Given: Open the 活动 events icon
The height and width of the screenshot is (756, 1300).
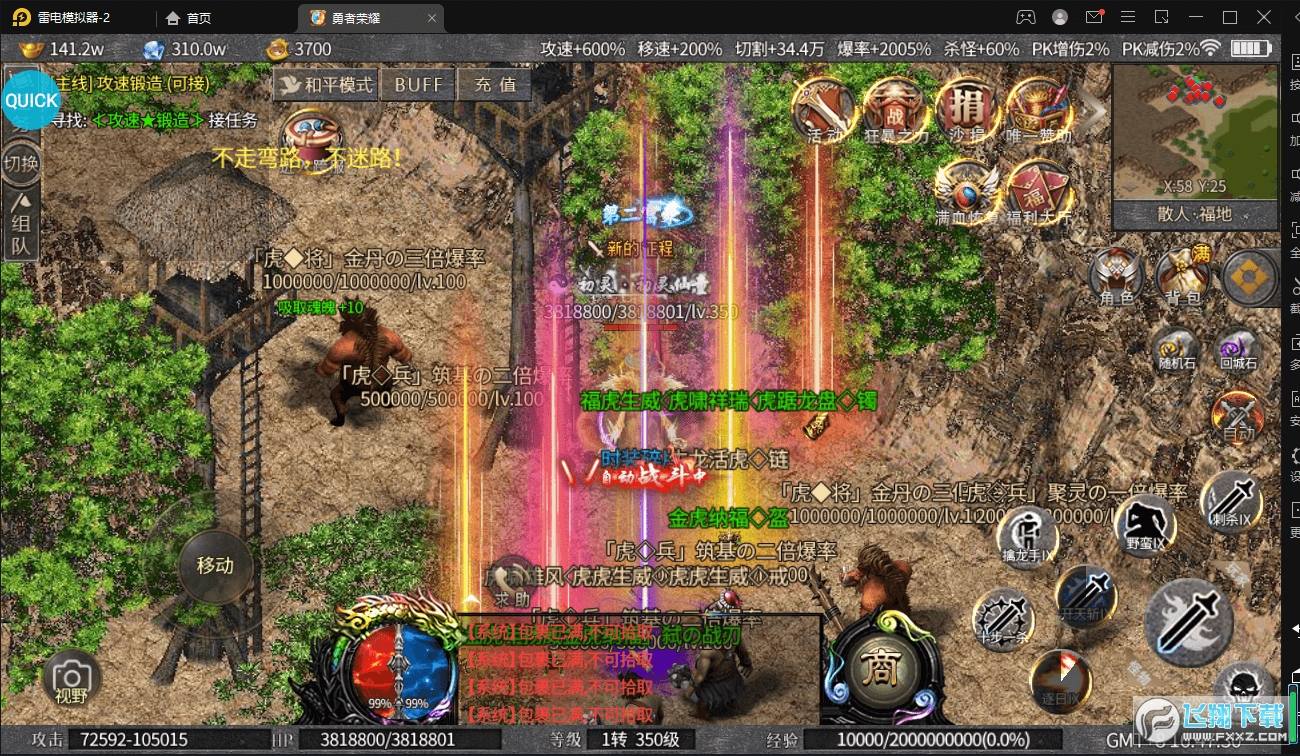Looking at the screenshot, I should pyautogui.click(x=825, y=110).
